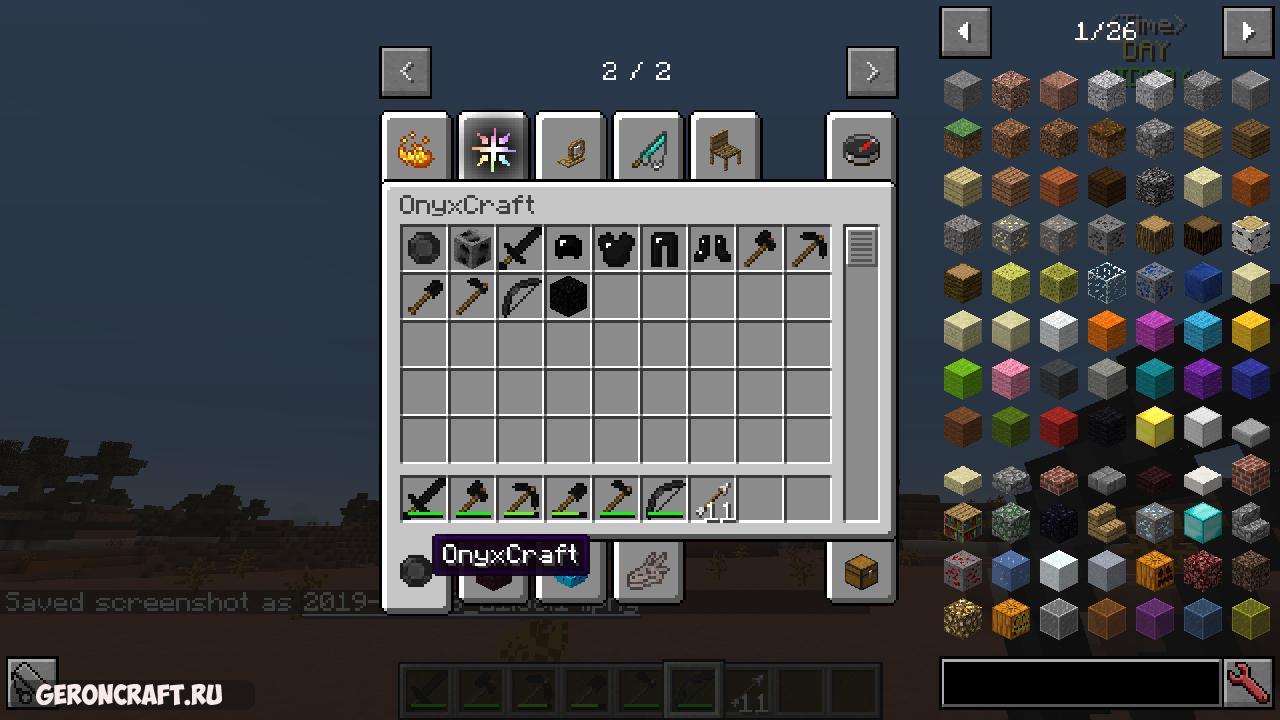Go to the previous creative tab page
This screenshot has height=720, width=1280.
tap(406, 71)
